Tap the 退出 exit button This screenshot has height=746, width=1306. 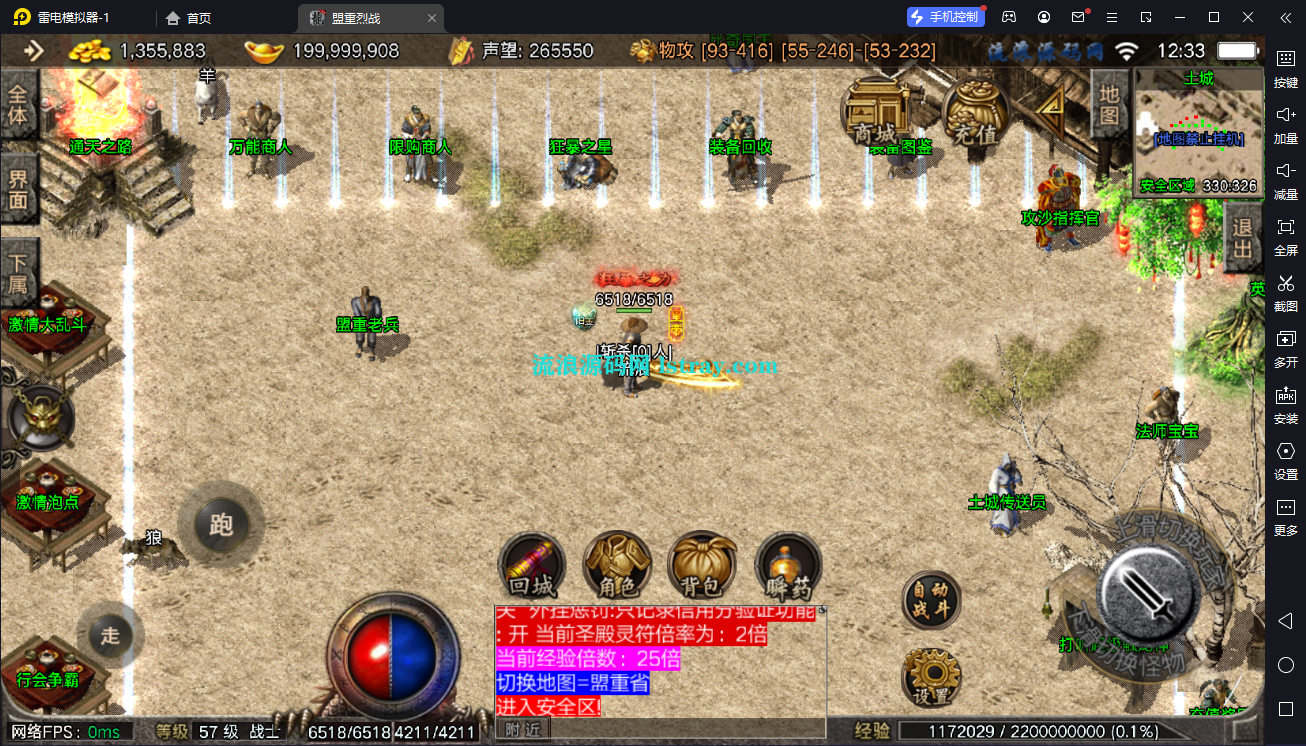click(1243, 238)
